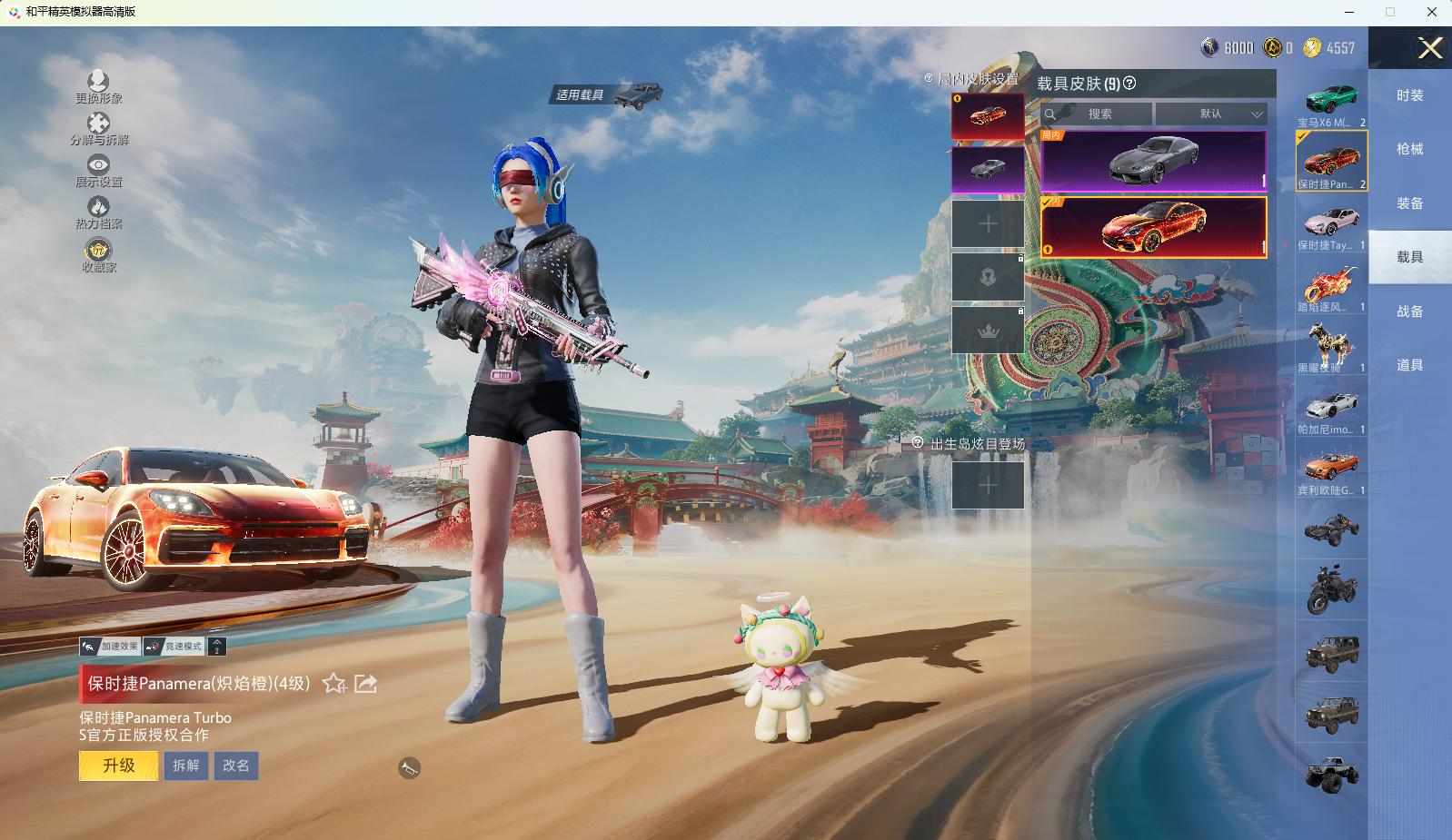1452x840 pixels.
Task: Close the garage screen with X
Action: (x=1430, y=48)
